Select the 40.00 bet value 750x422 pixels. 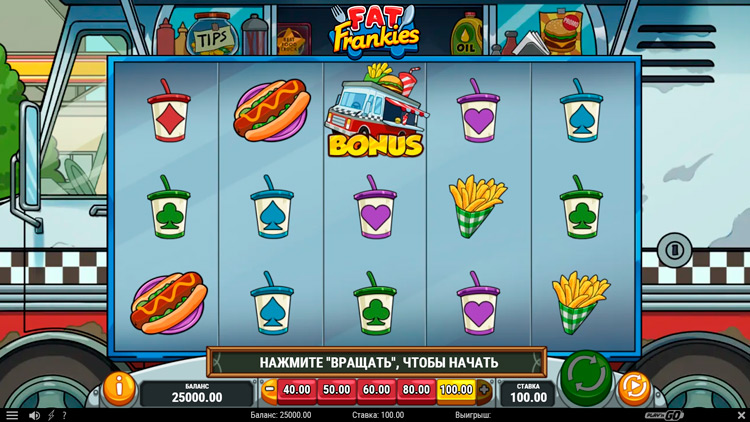point(297,390)
